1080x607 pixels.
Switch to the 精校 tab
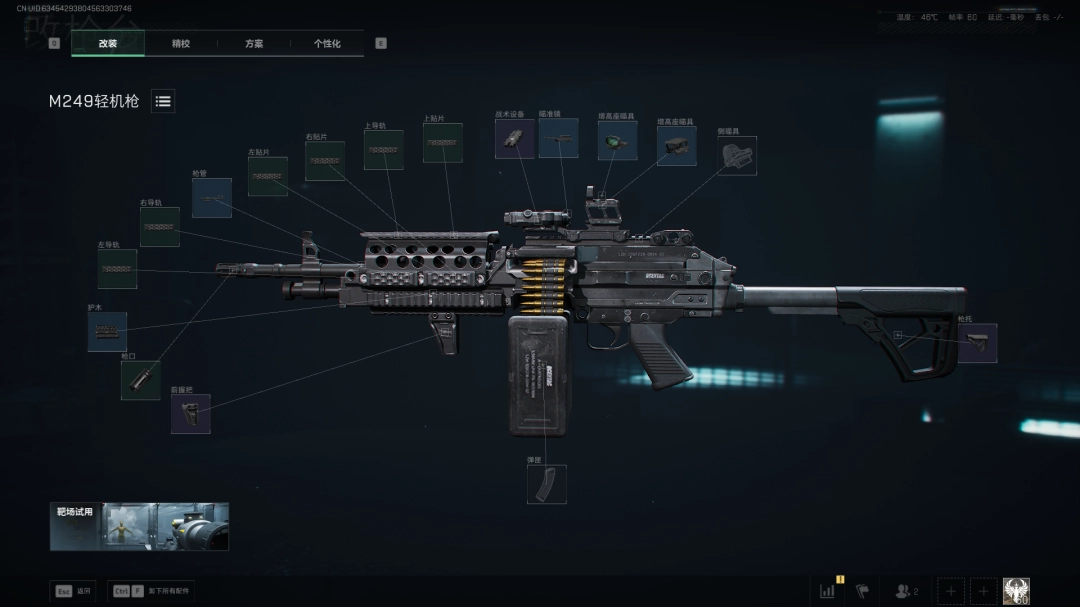pos(181,44)
